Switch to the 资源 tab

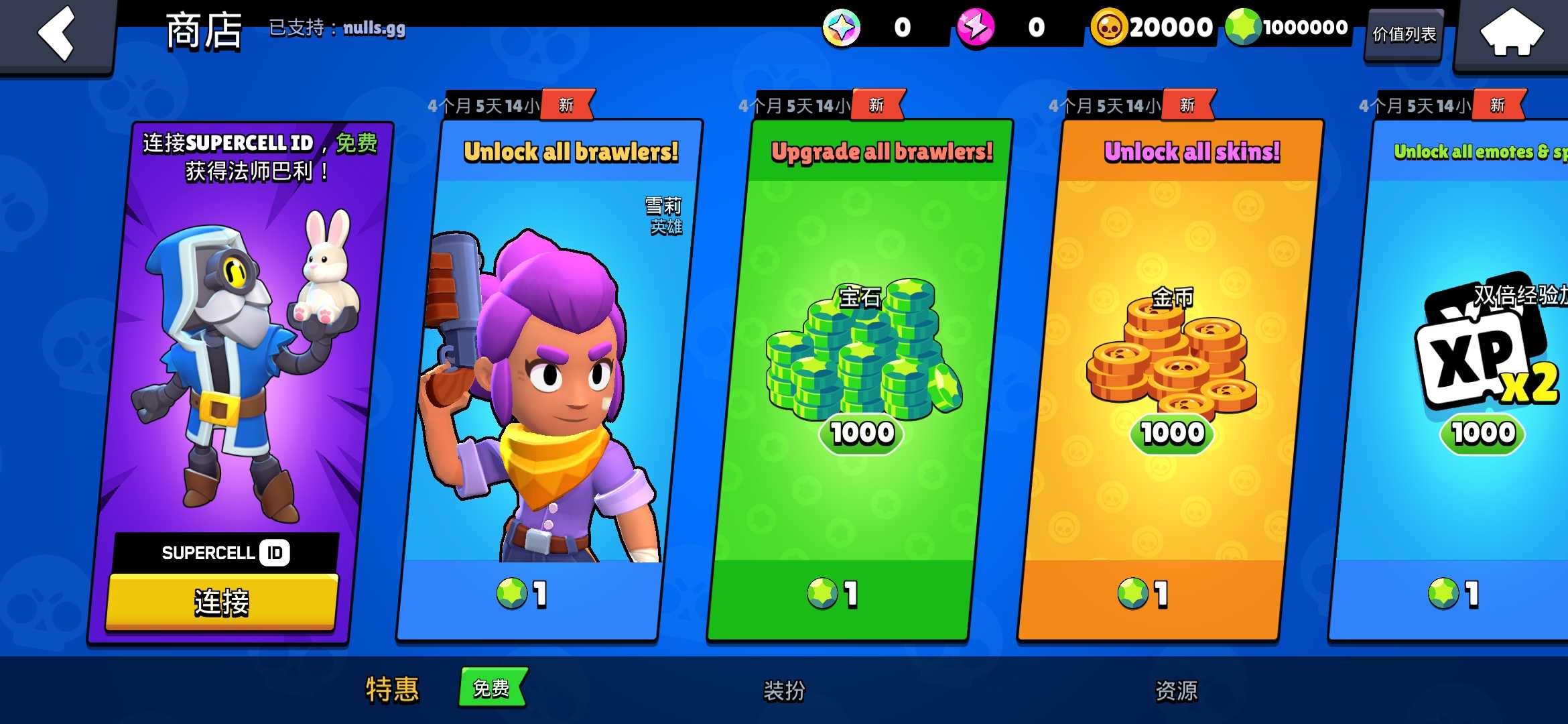1174,690
